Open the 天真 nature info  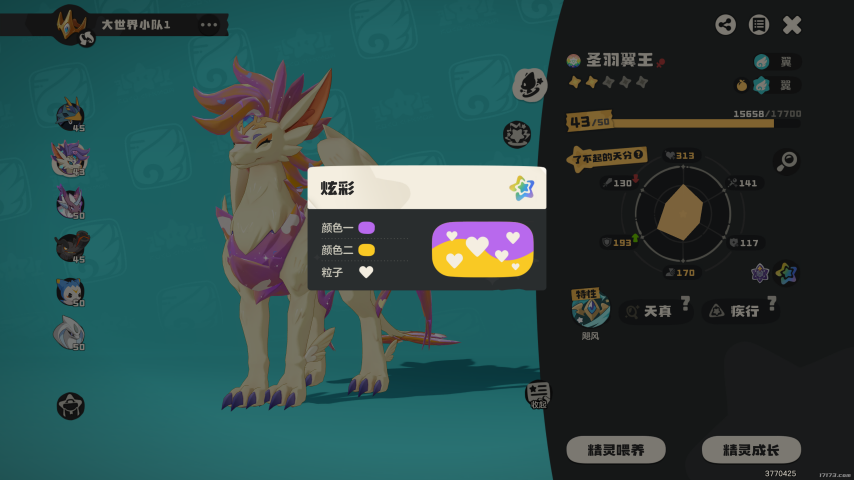[x=655, y=311]
